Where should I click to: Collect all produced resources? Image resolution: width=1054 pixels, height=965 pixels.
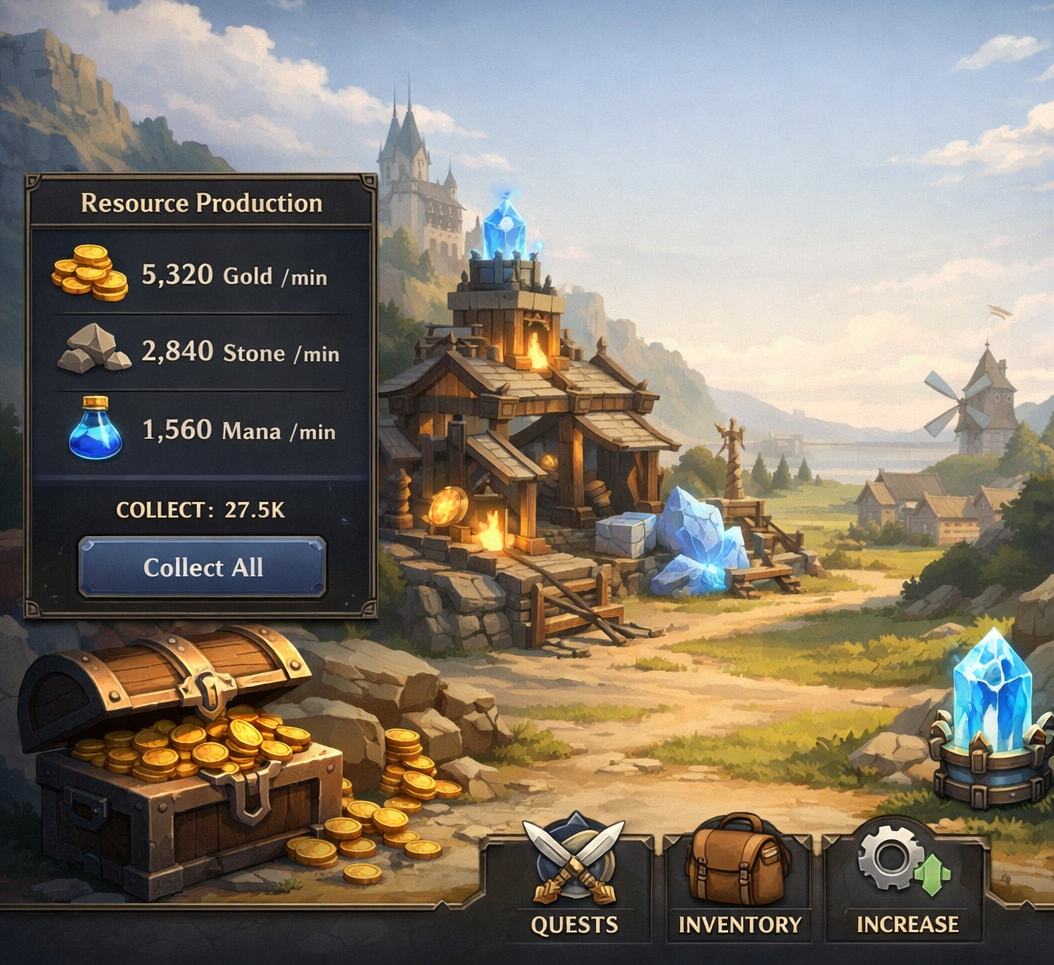[202, 568]
